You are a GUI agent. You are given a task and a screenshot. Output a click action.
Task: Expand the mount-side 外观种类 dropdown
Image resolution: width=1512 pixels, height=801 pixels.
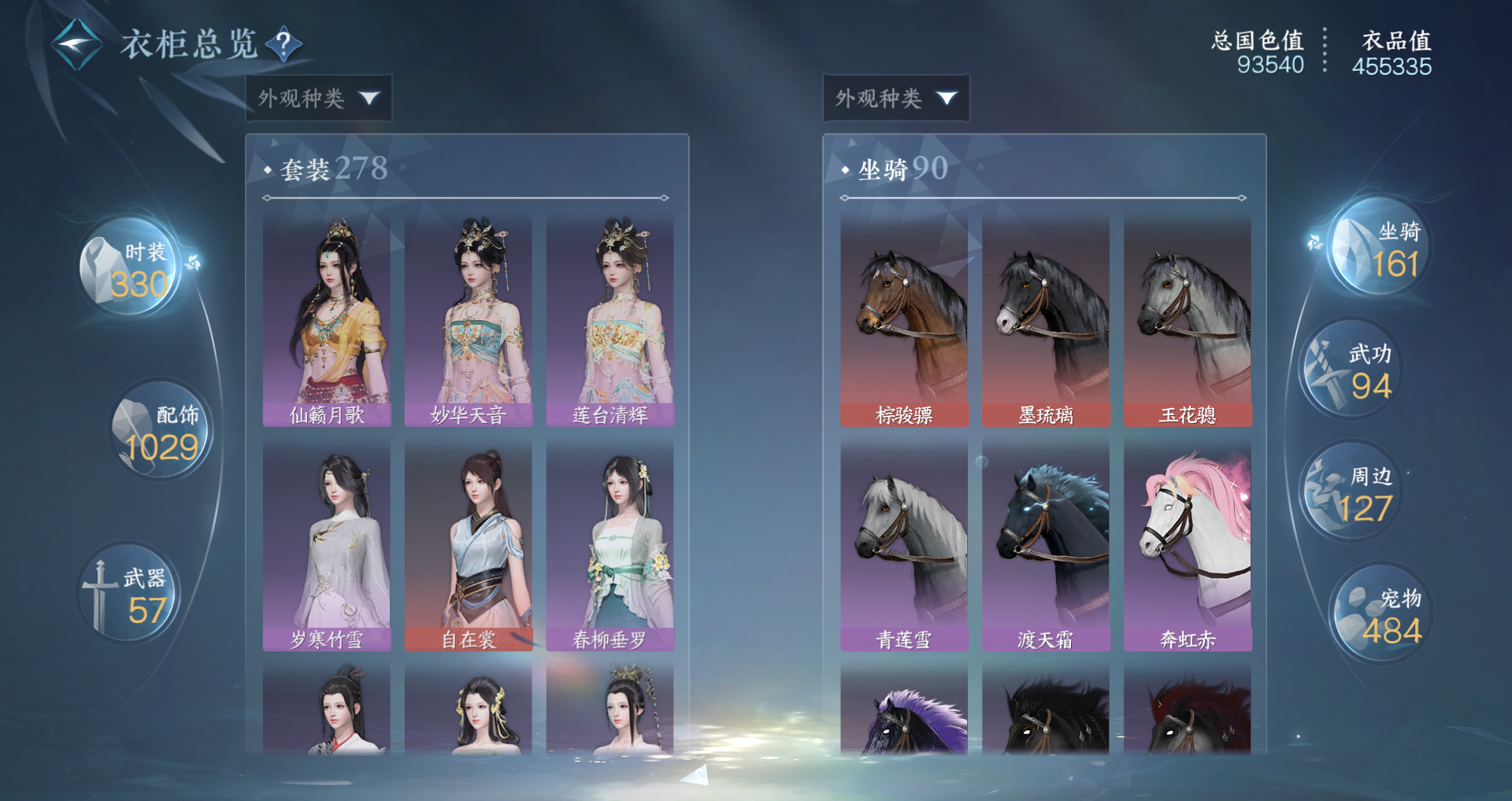895,98
